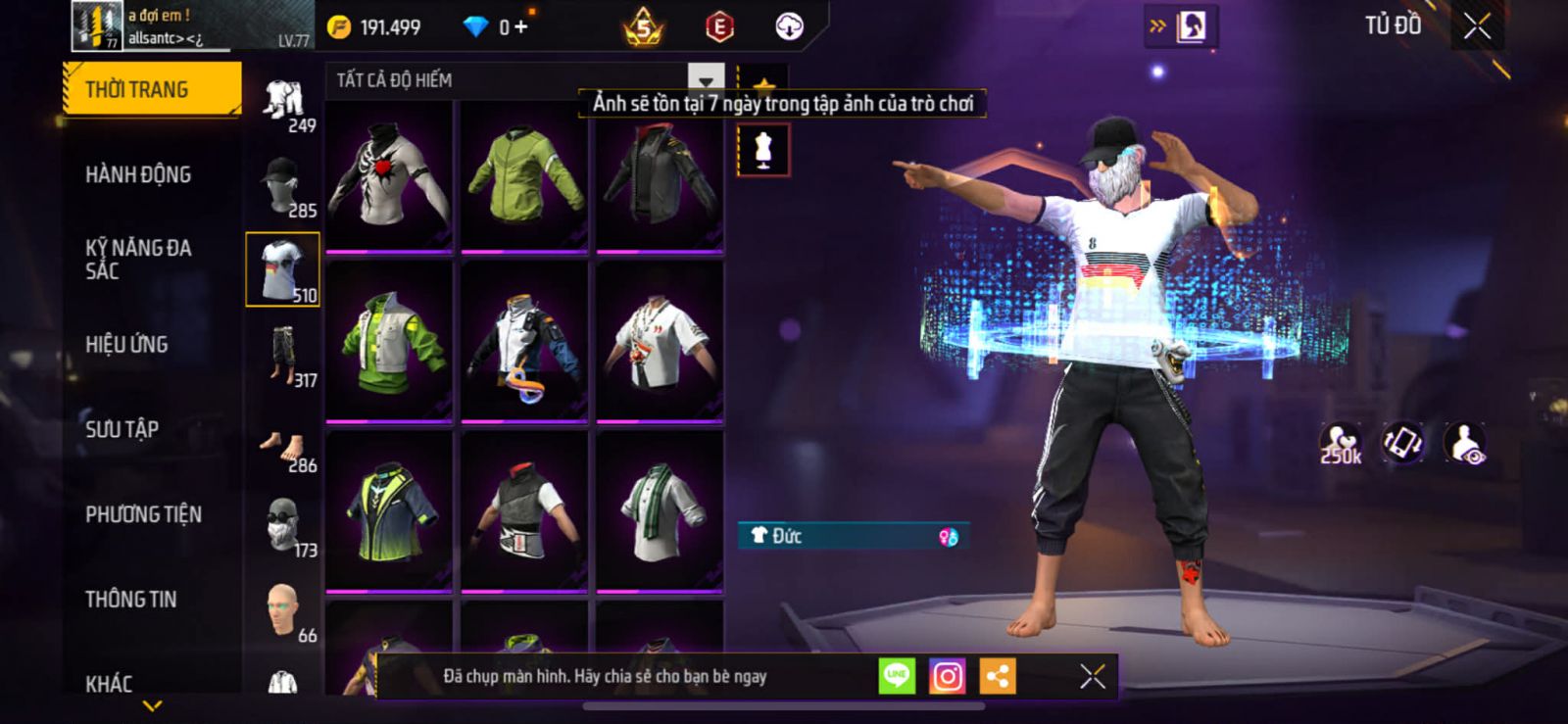Open the Phương Tiện vehicles tab
Screen dimensions: 1568x724
(x=143, y=514)
